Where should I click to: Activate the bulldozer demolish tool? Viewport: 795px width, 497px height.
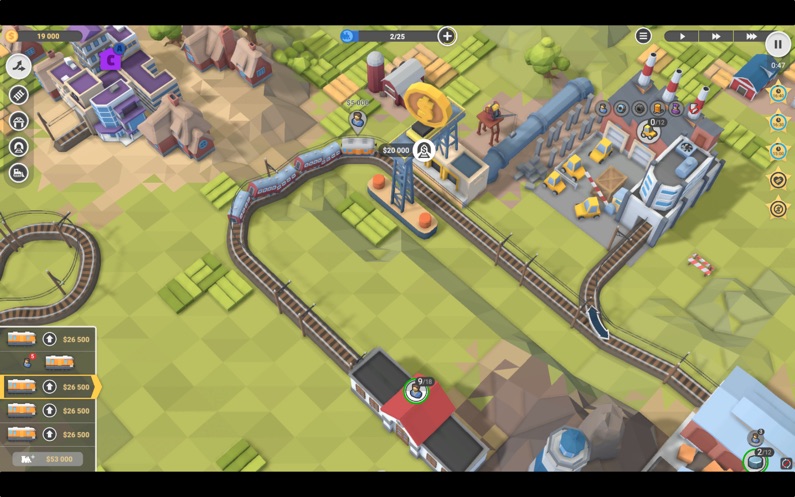point(18,173)
